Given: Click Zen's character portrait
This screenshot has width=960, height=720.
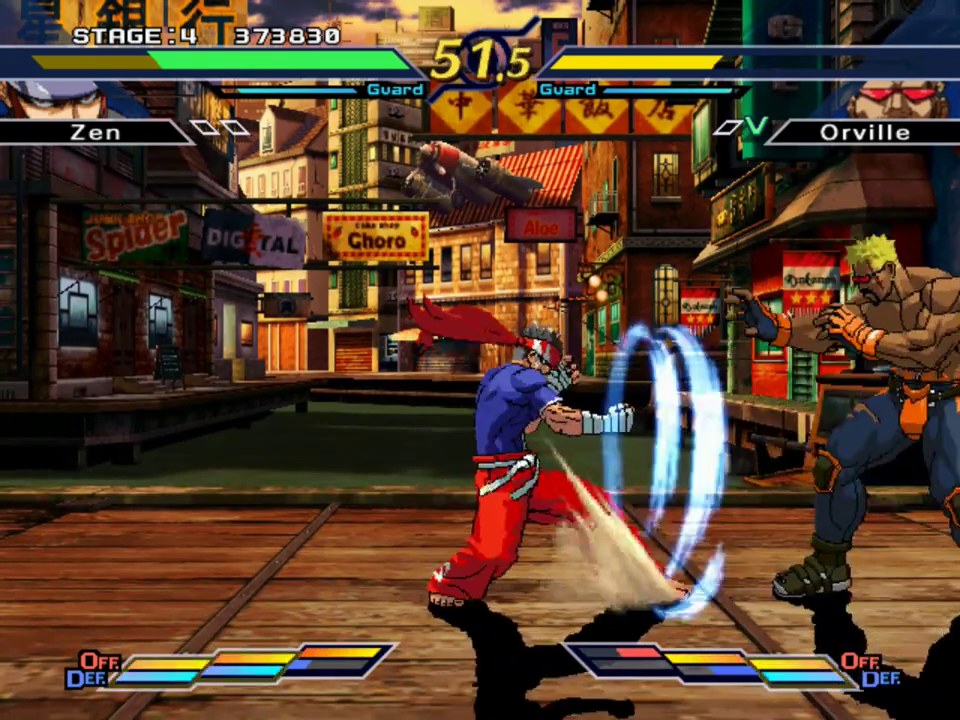Looking at the screenshot, I should click(55, 98).
